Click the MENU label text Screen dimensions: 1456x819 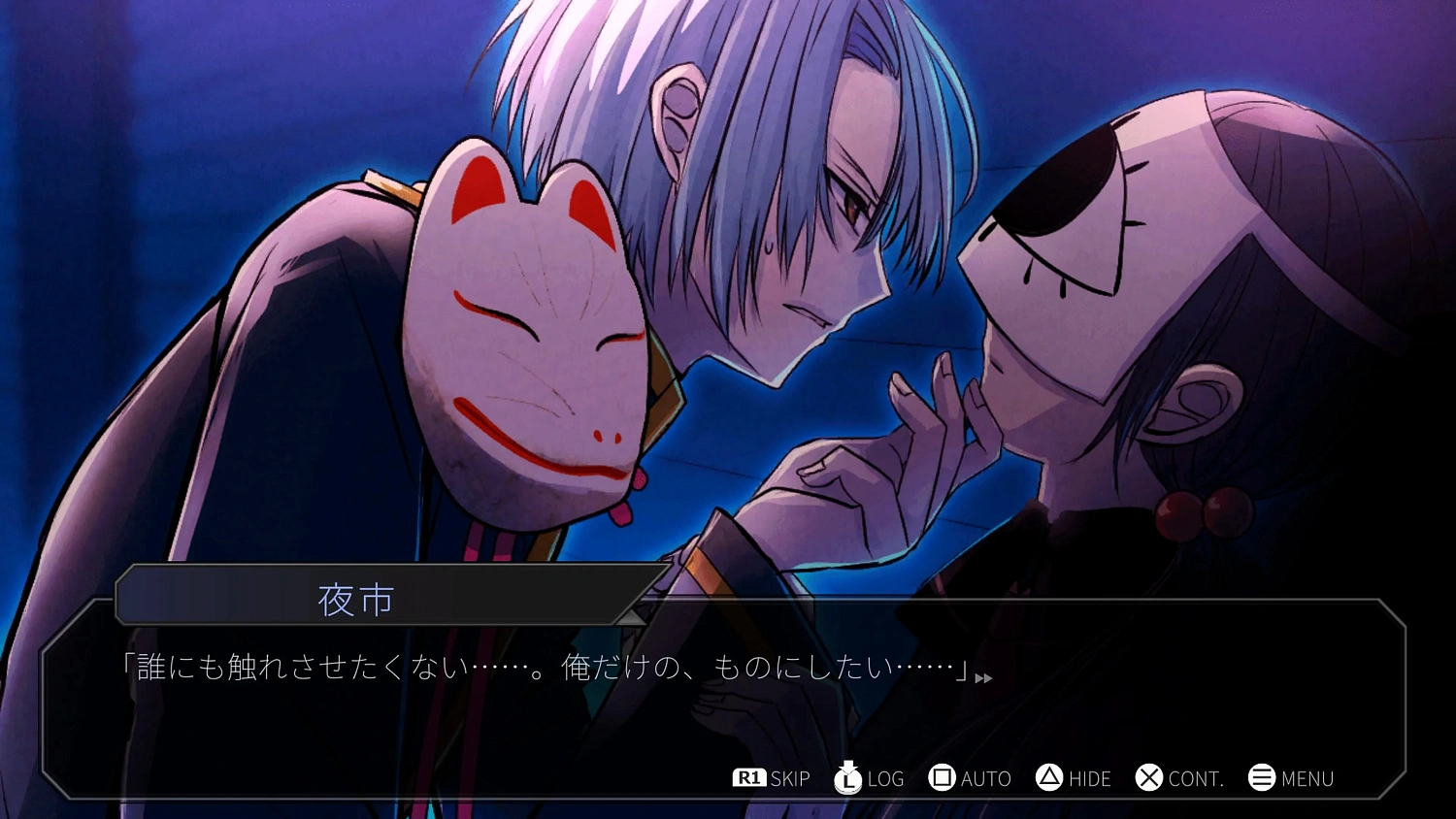tap(1308, 777)
